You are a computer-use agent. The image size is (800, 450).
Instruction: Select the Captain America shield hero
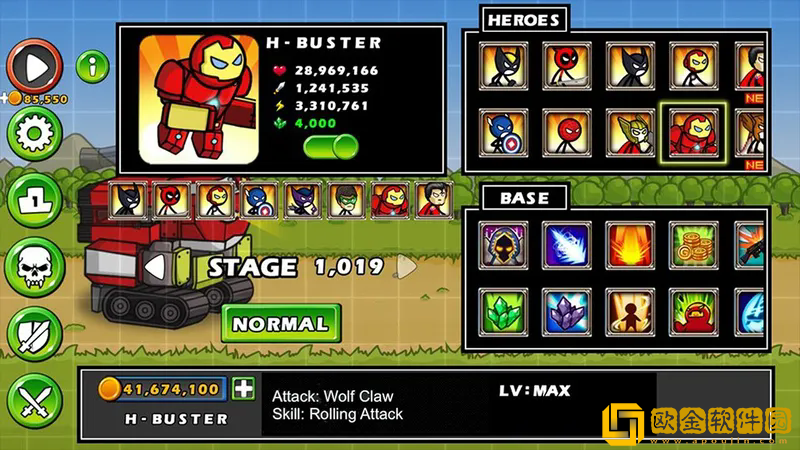pos(502,133)
